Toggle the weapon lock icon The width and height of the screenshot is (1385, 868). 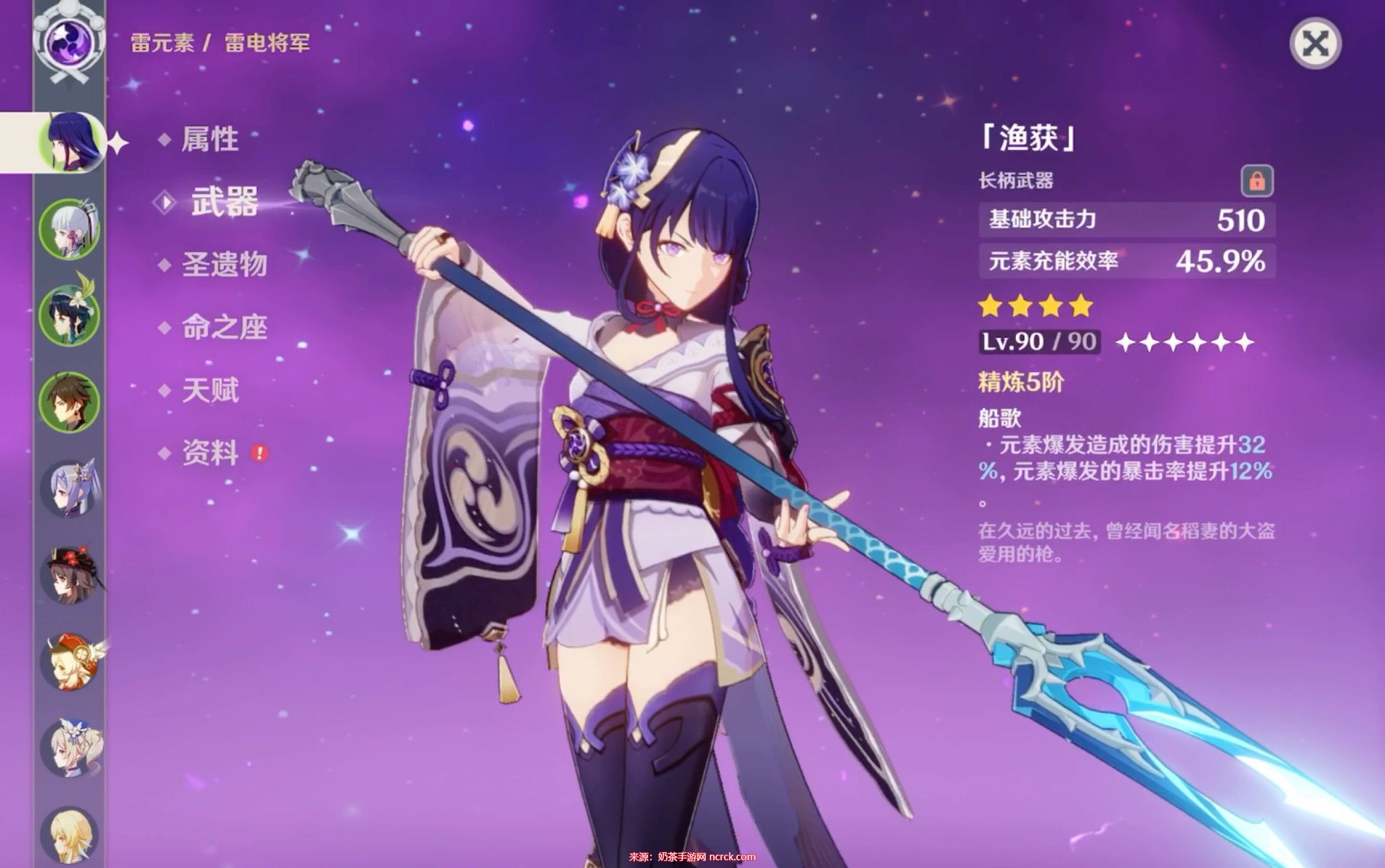coord(1257,181)
